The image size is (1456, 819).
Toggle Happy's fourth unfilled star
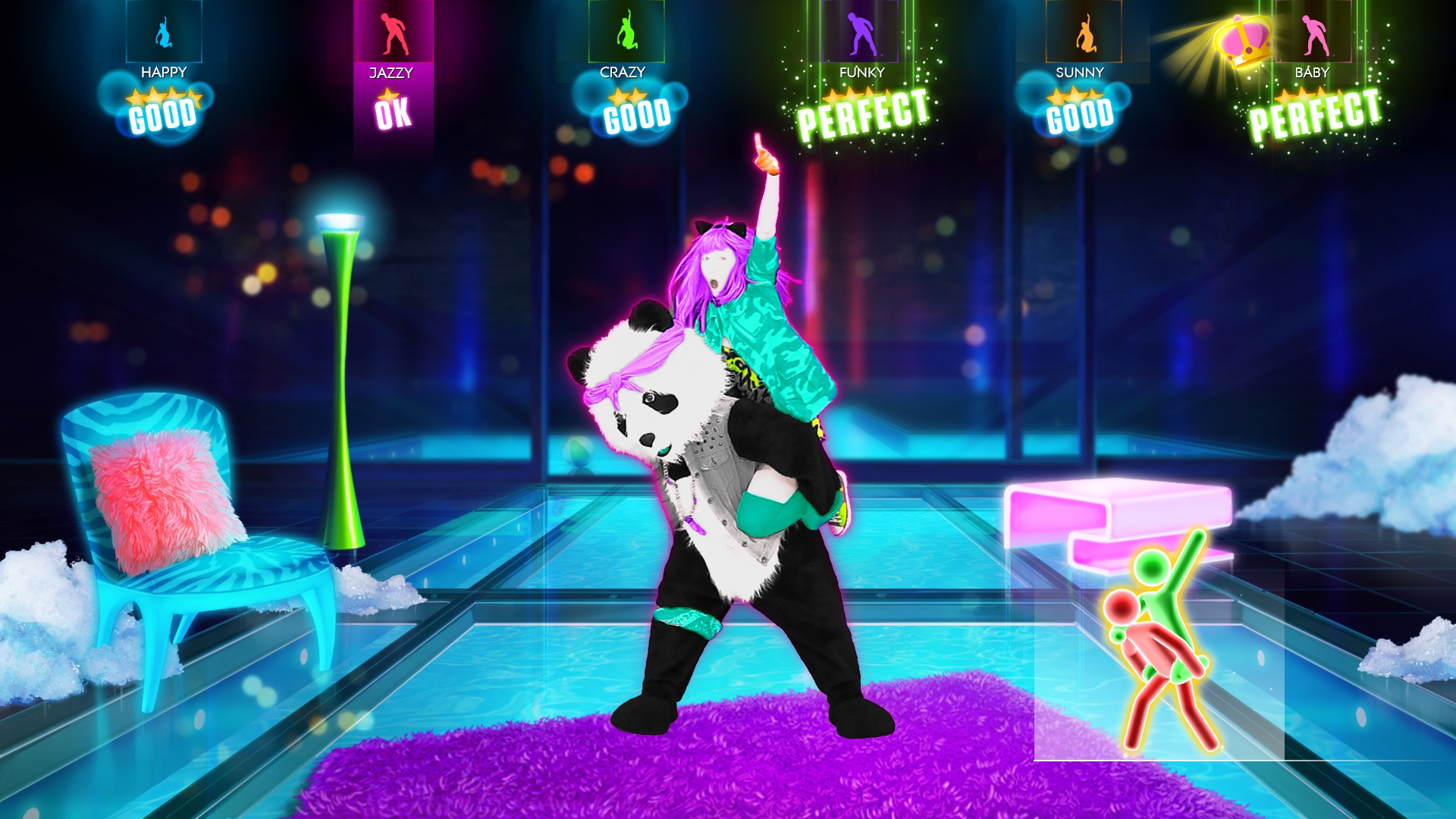pyautogui.click(x=193, y=96)
